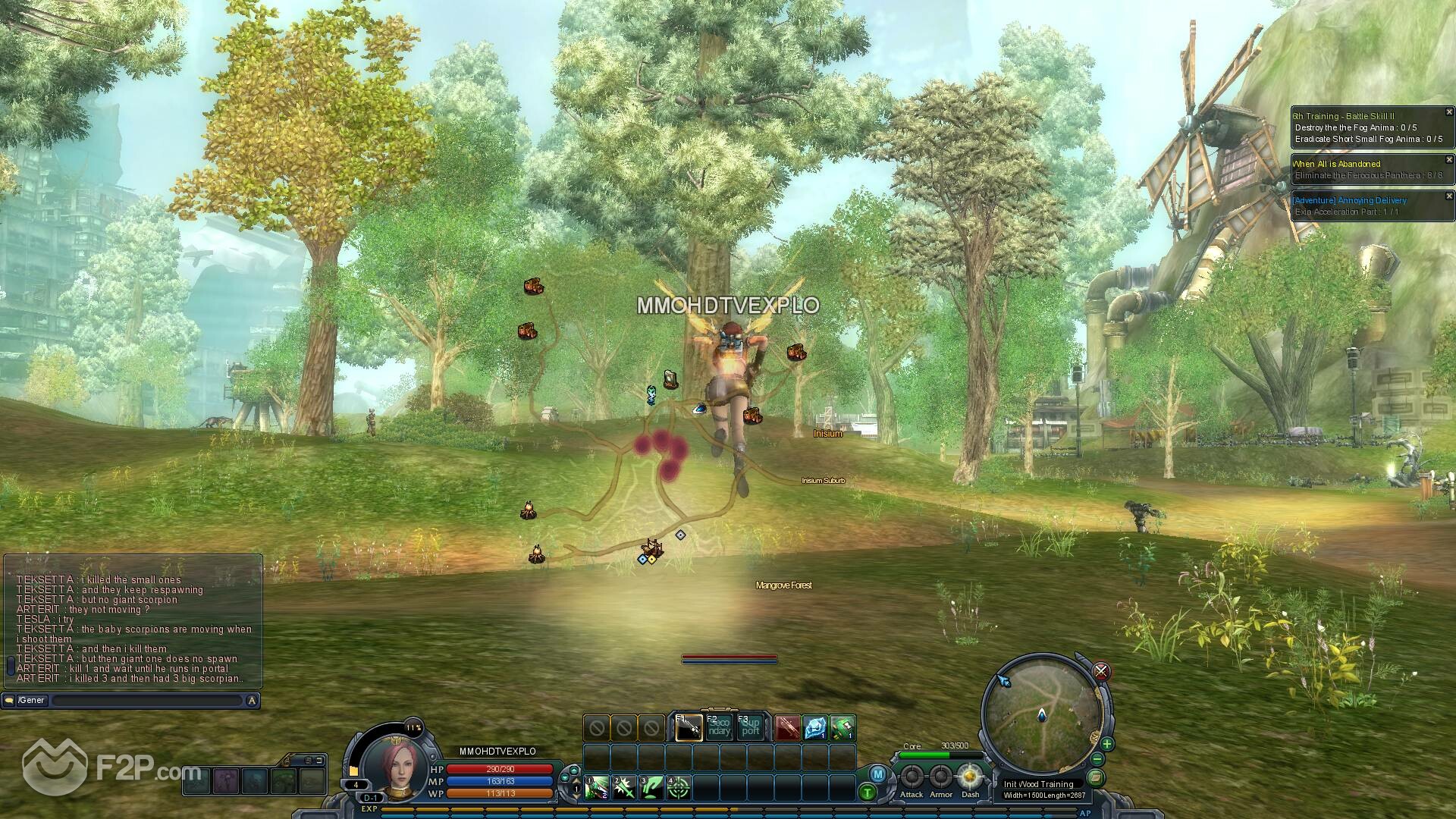Close the Battle Skill II quest tracker
This screenshot has height=819, width=1456.
point(1449,112)
